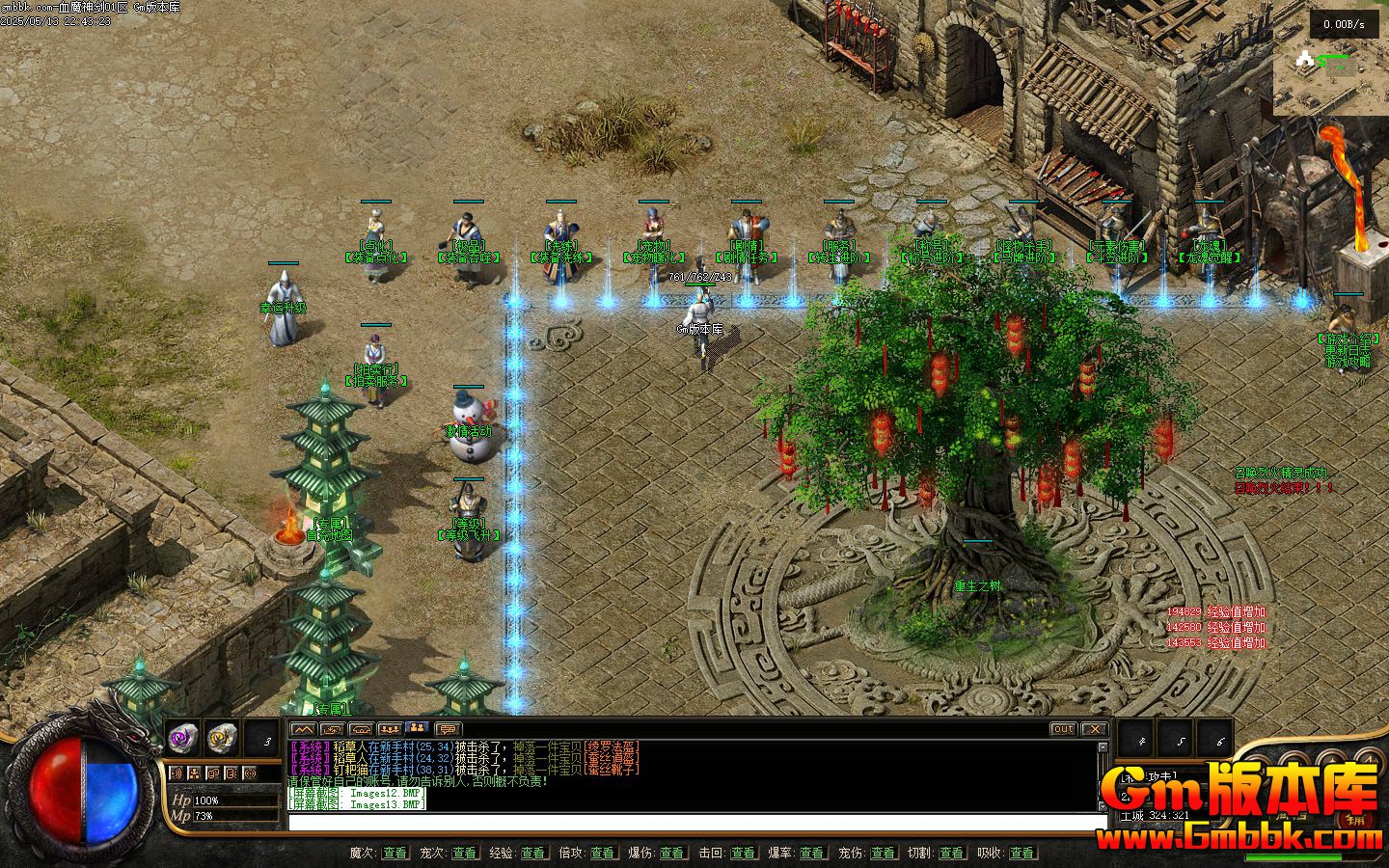Use the yellow scroll stone in the quick slot

tap(222, 738)
